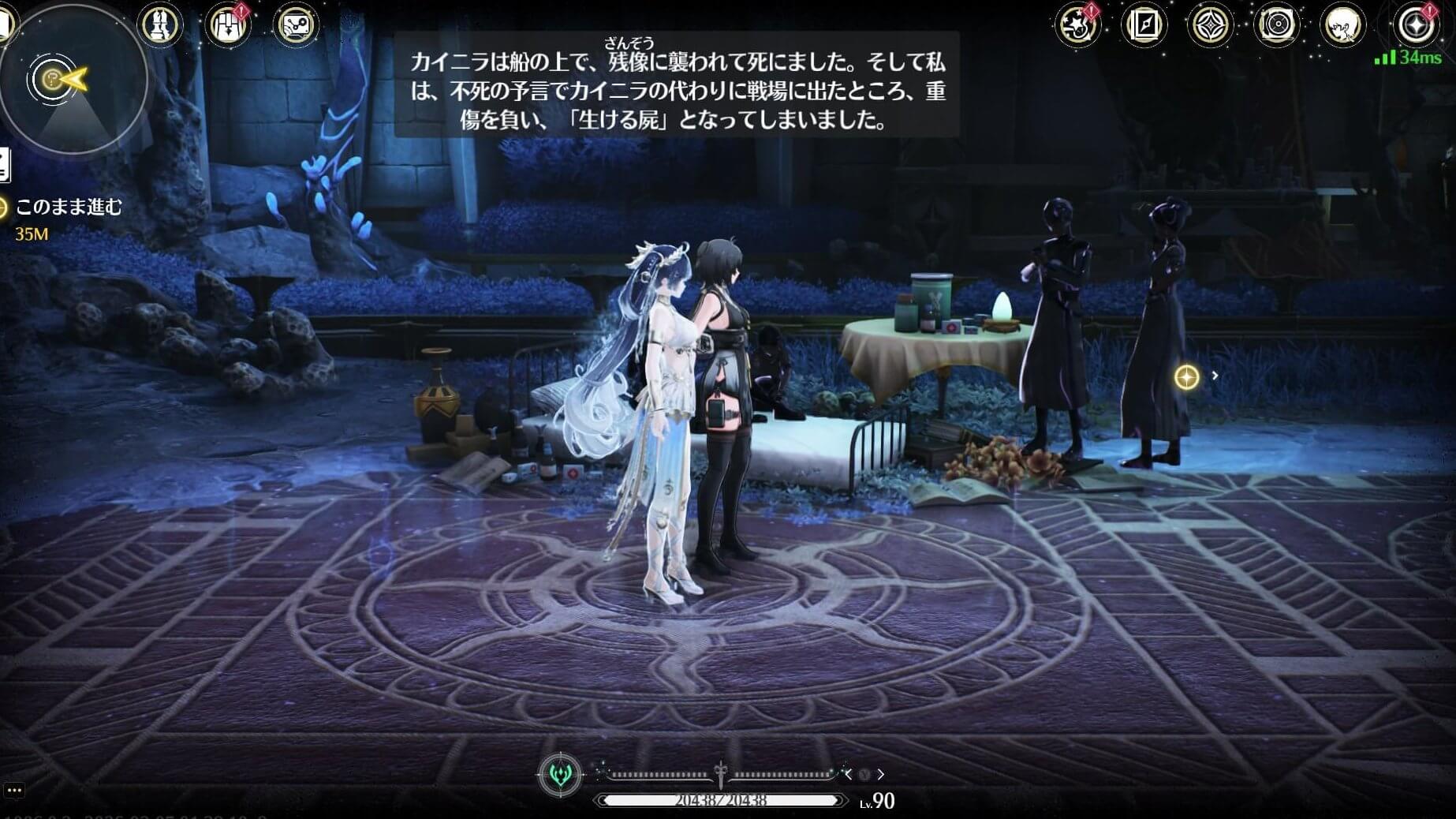
Task: Open the chess pieces menu icon
Action: (x=161, y=24)
